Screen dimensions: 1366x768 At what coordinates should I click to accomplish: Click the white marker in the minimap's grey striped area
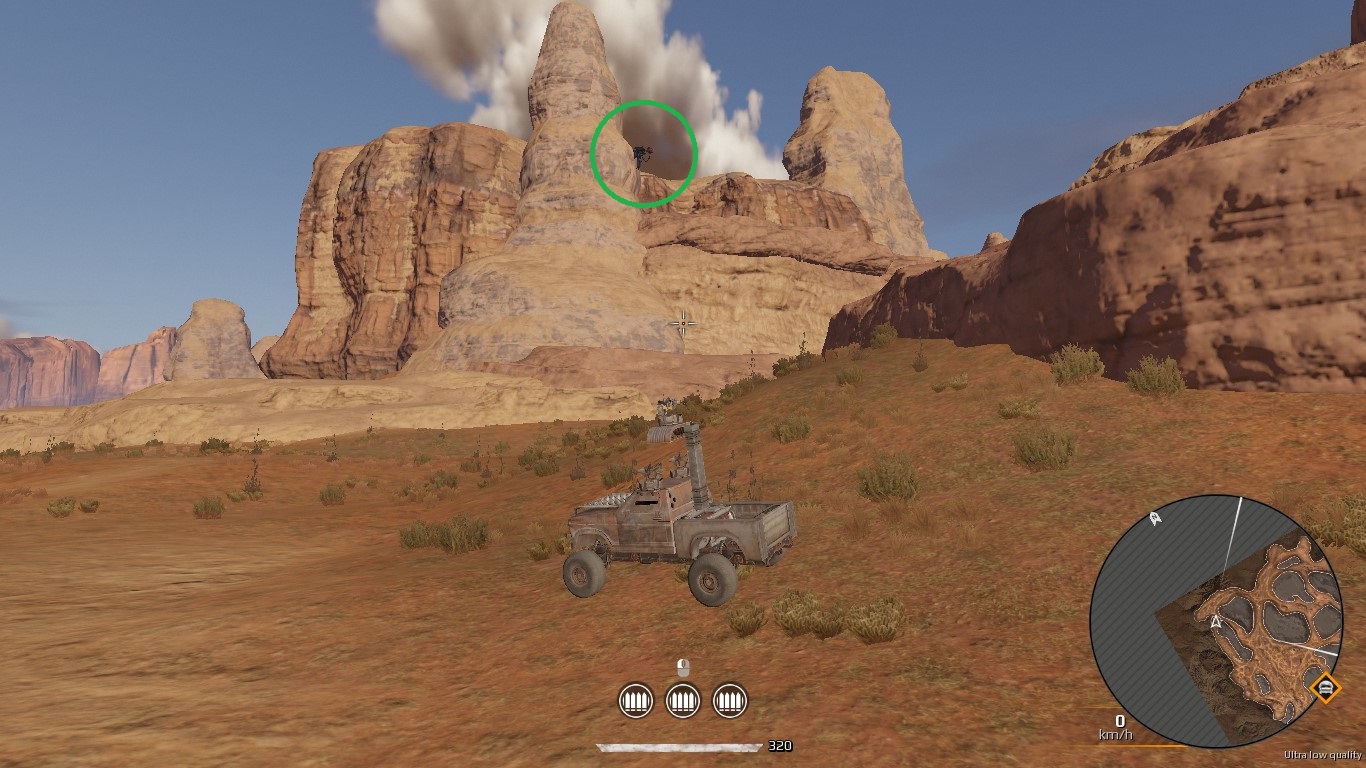(1156, 519)
